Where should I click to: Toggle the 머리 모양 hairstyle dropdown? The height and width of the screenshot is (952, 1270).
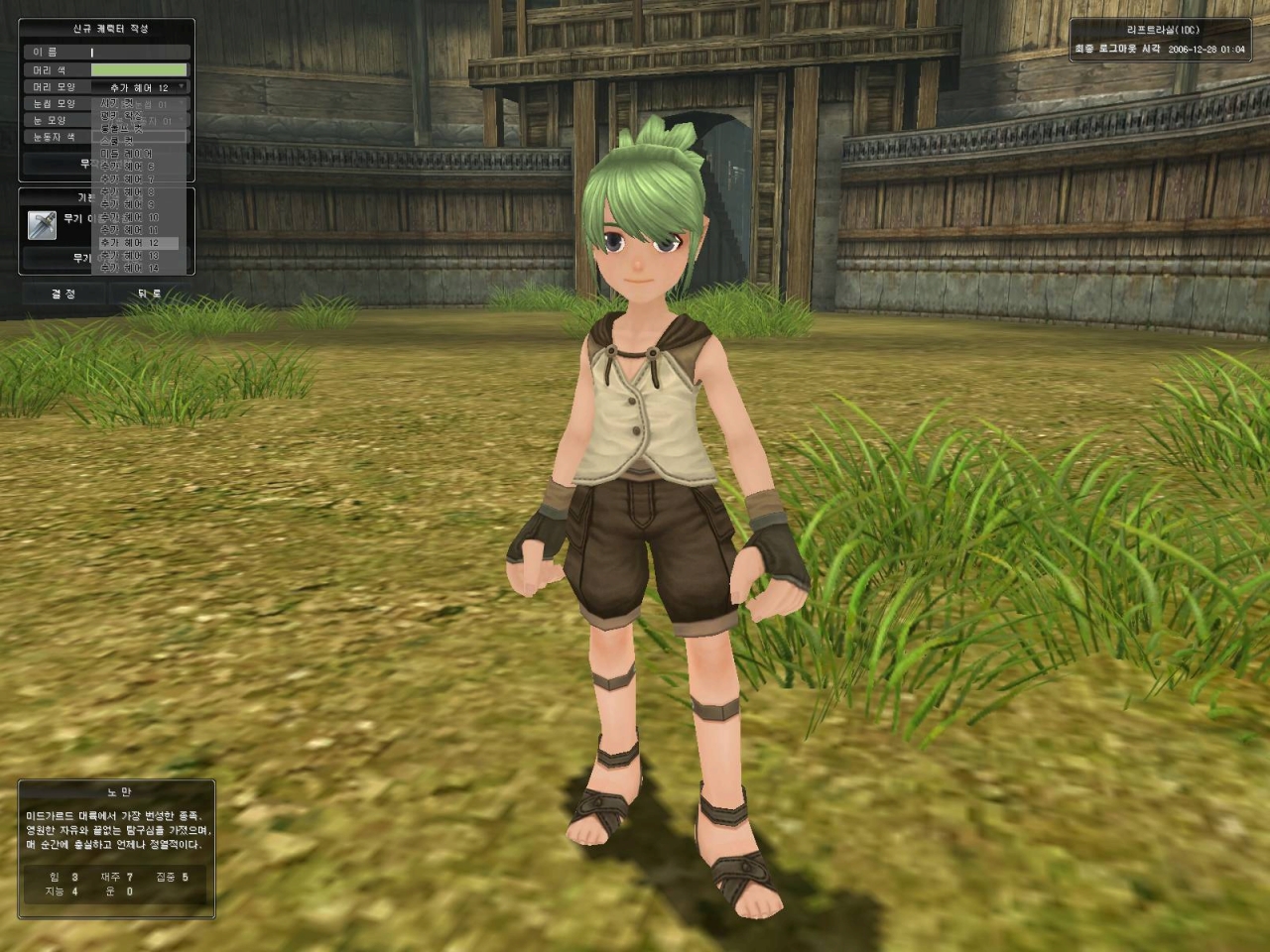pos(139,88)
